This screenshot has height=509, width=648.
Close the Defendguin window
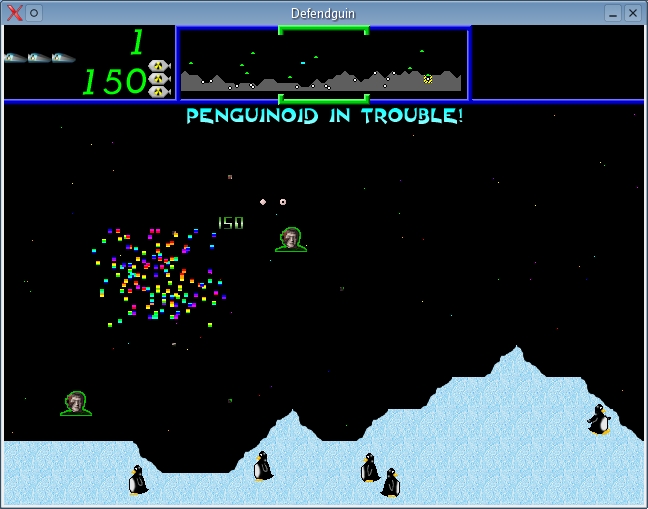633,13
